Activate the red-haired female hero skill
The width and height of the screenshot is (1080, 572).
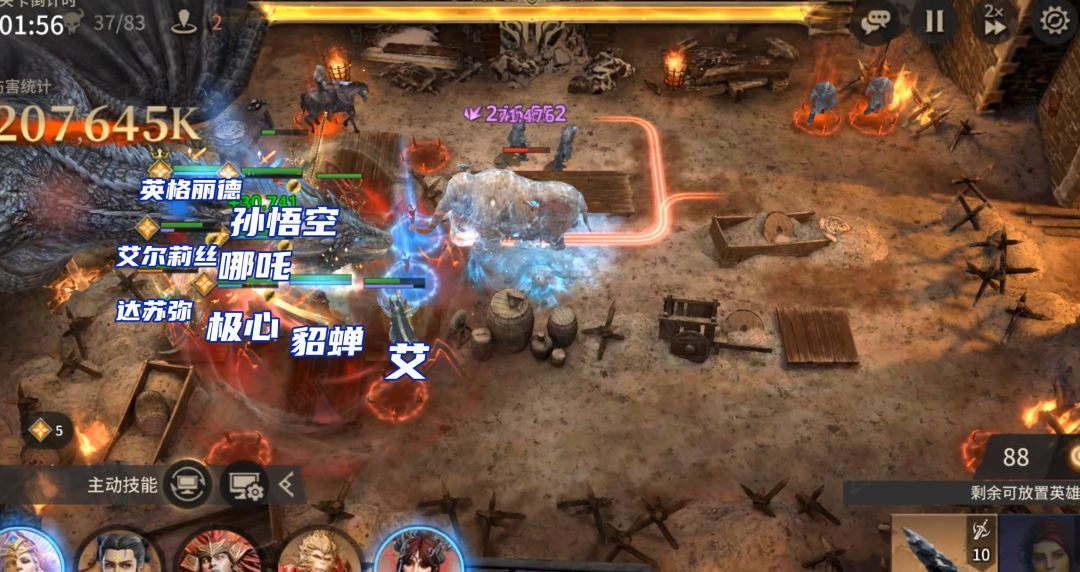(418, 550)
